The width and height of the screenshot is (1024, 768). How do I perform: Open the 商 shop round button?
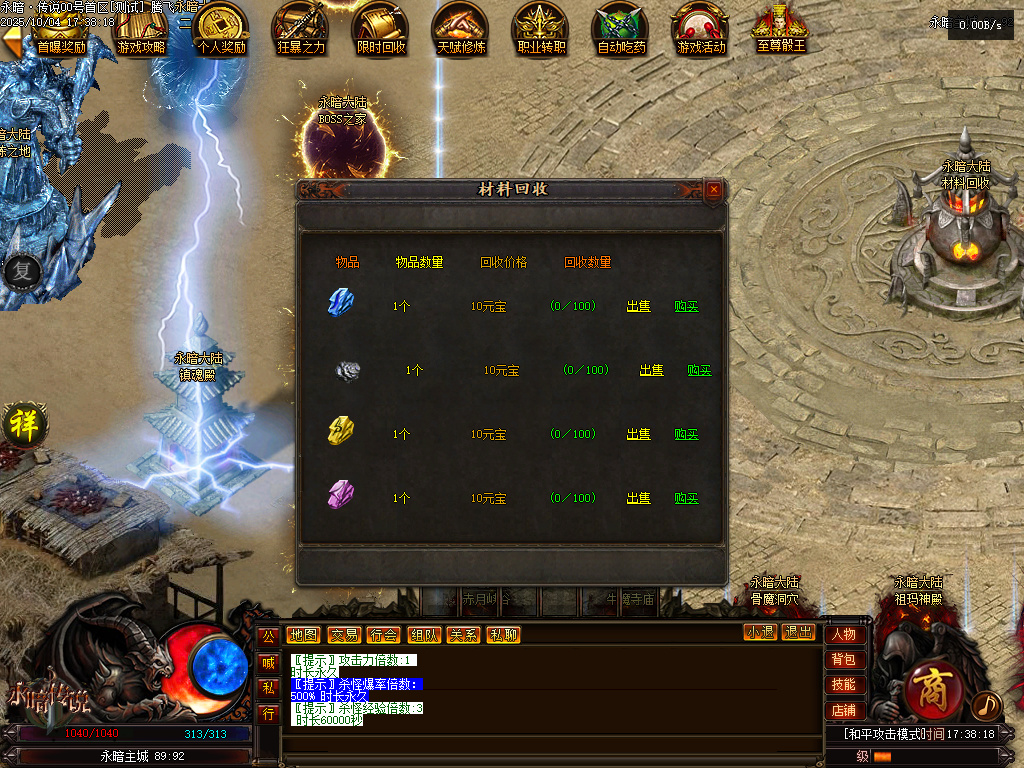(930, 690)
